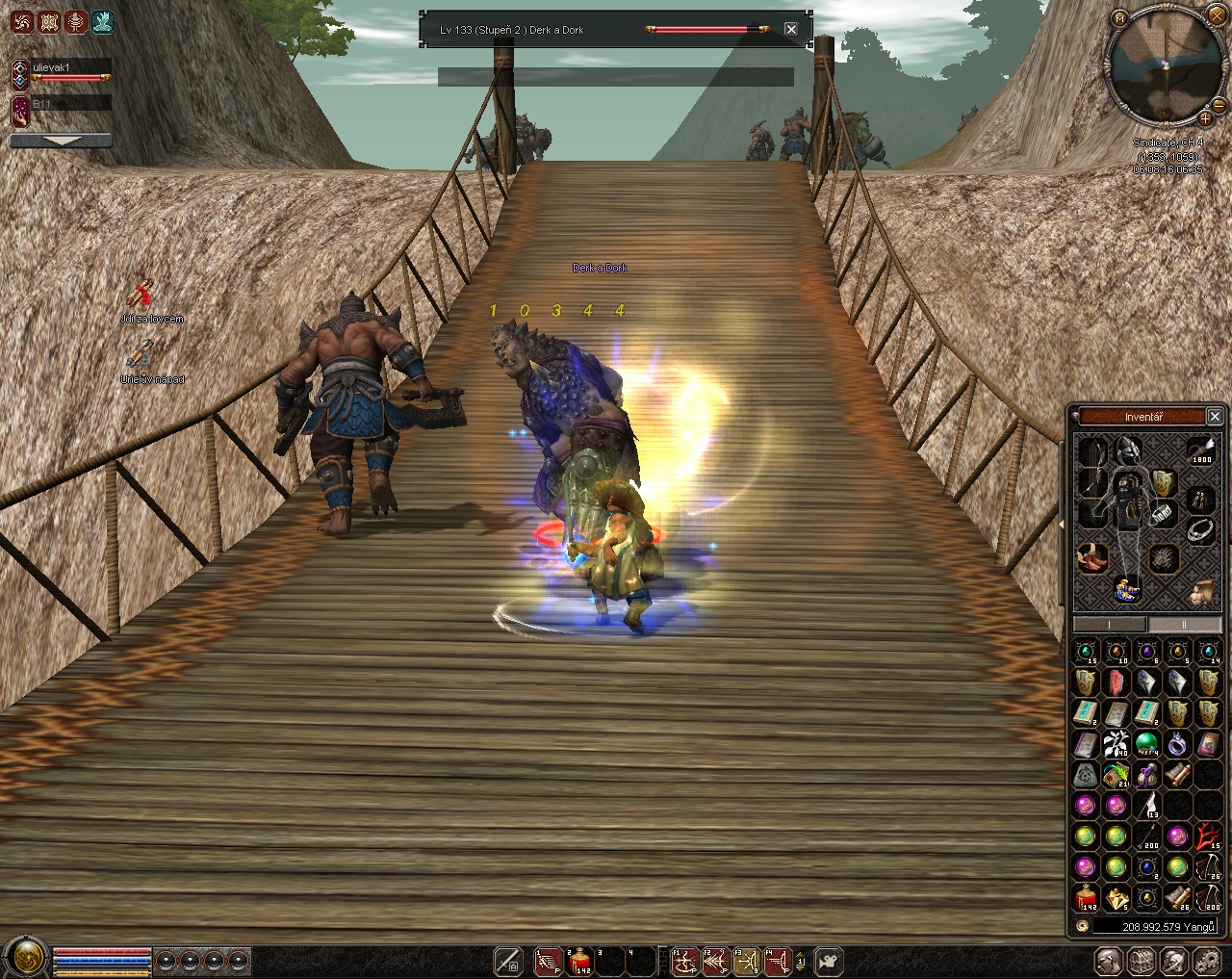
Task: Switch to inventory page II
Action: [x=1184, y=625]
